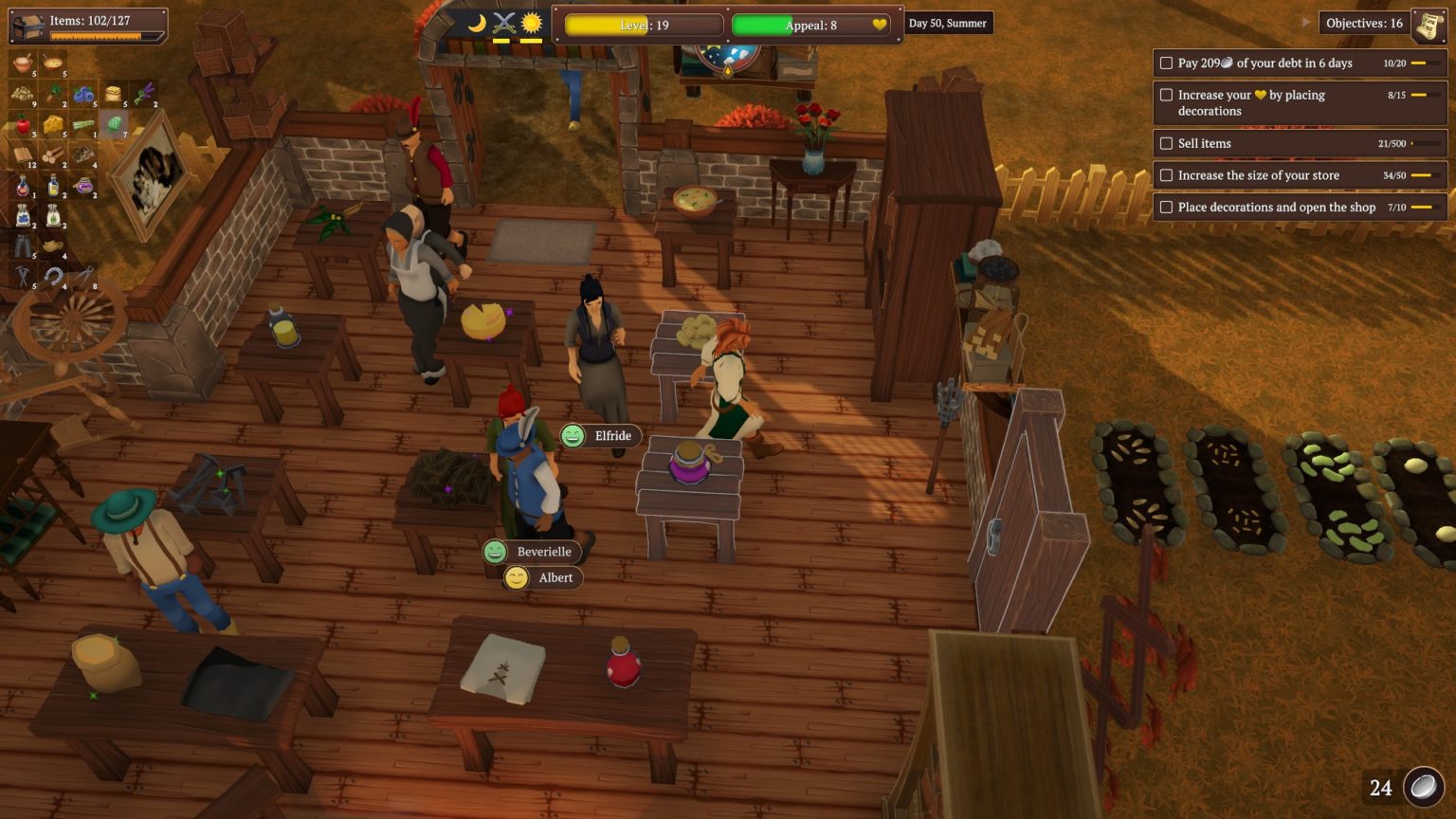The image size is (1456, 819).
Task: Collapse the Objectives list arrow
Action: point(1306,22)
